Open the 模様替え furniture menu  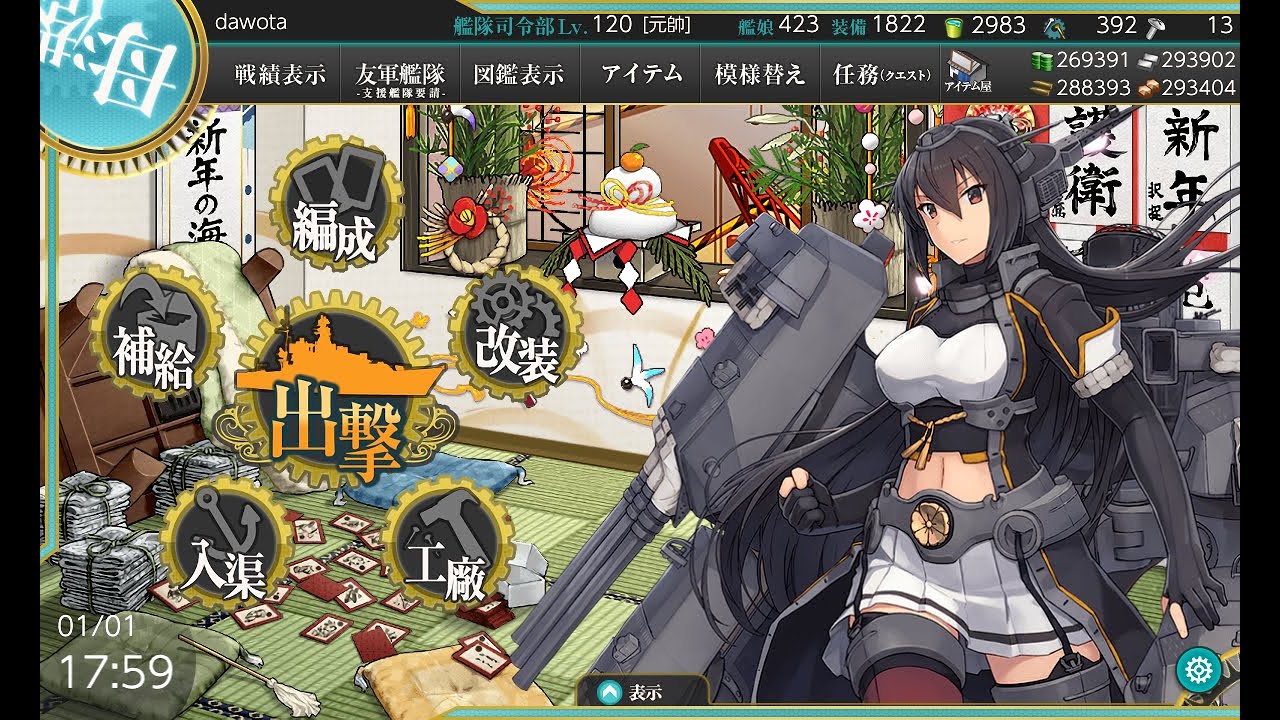pyautogui.click(x=760, y=74)
